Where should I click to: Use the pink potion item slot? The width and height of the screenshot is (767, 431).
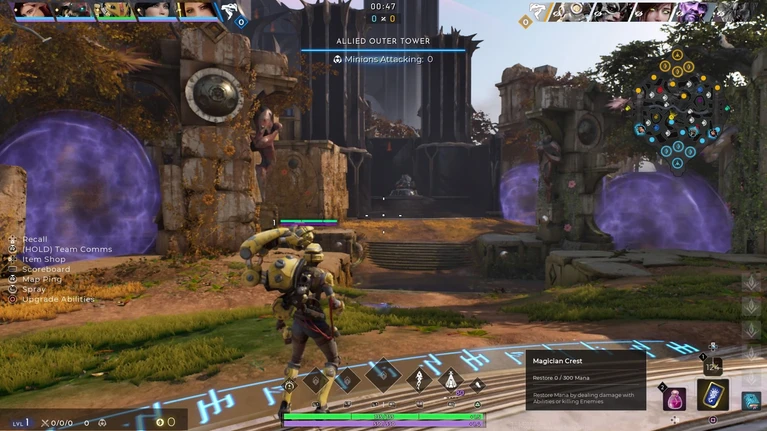674,398
